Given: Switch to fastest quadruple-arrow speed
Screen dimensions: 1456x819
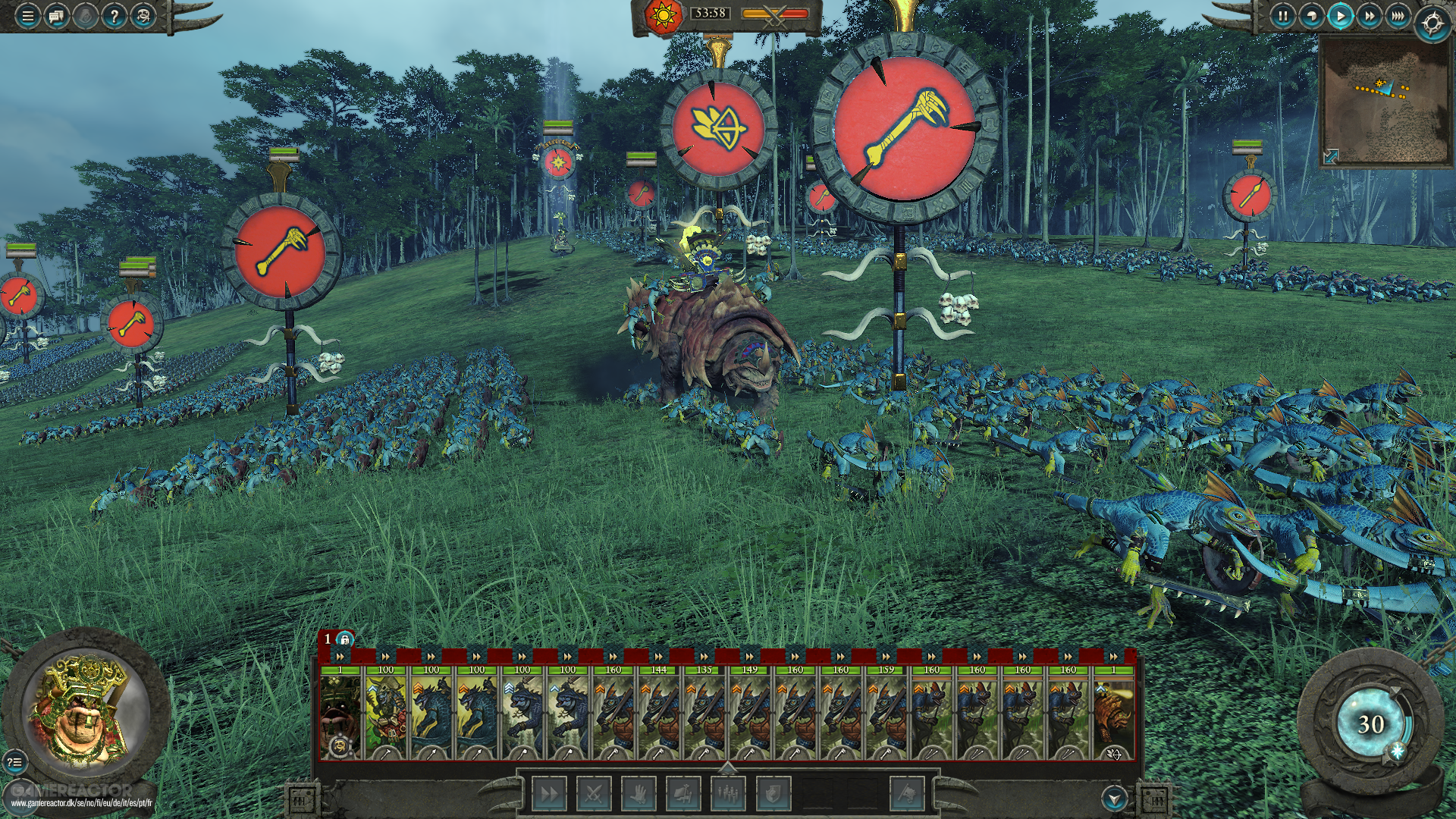Looking at the screenshot, I should point(1398,16).
